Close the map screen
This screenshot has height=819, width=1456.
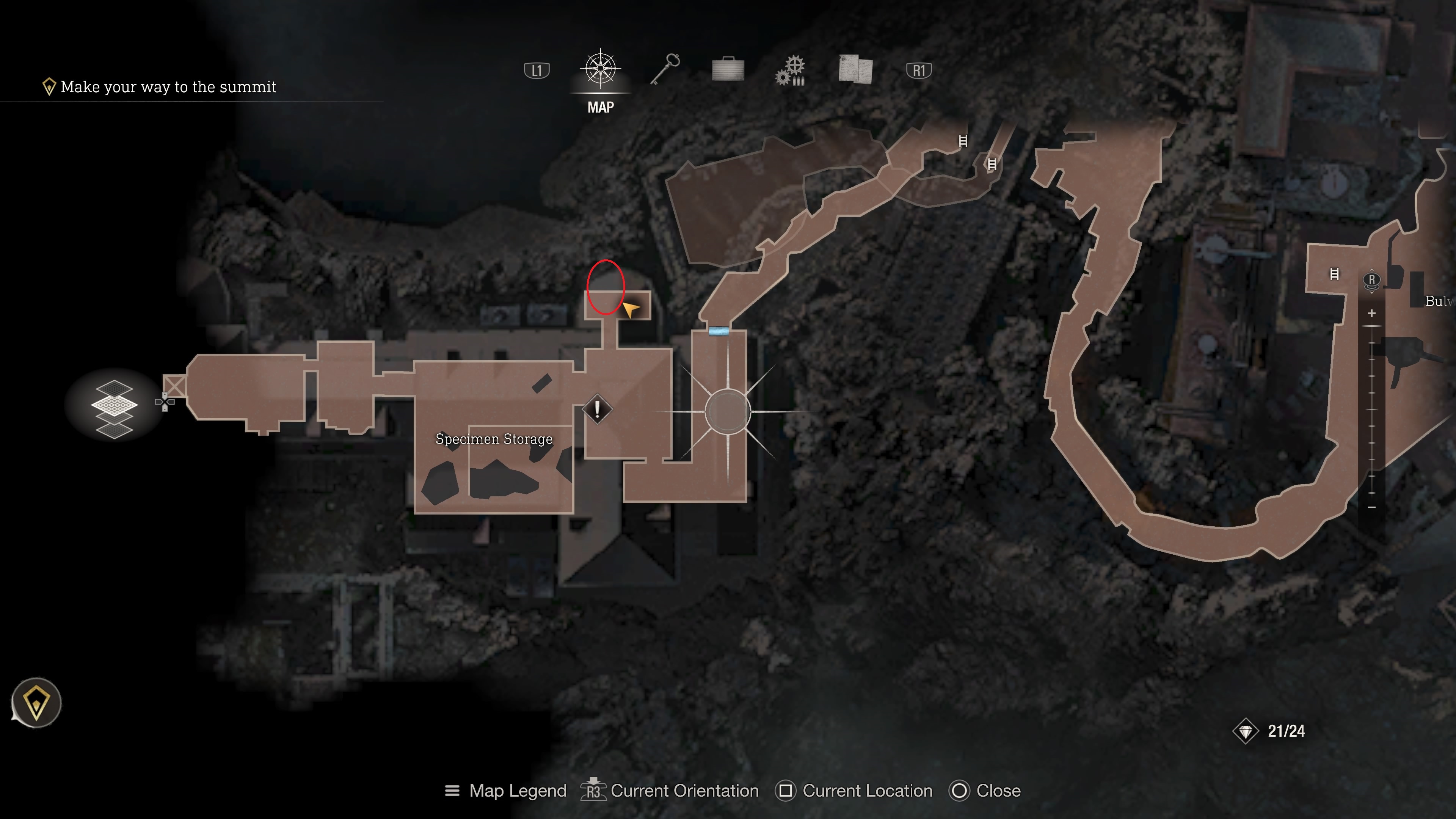click(x=986, y=791)
